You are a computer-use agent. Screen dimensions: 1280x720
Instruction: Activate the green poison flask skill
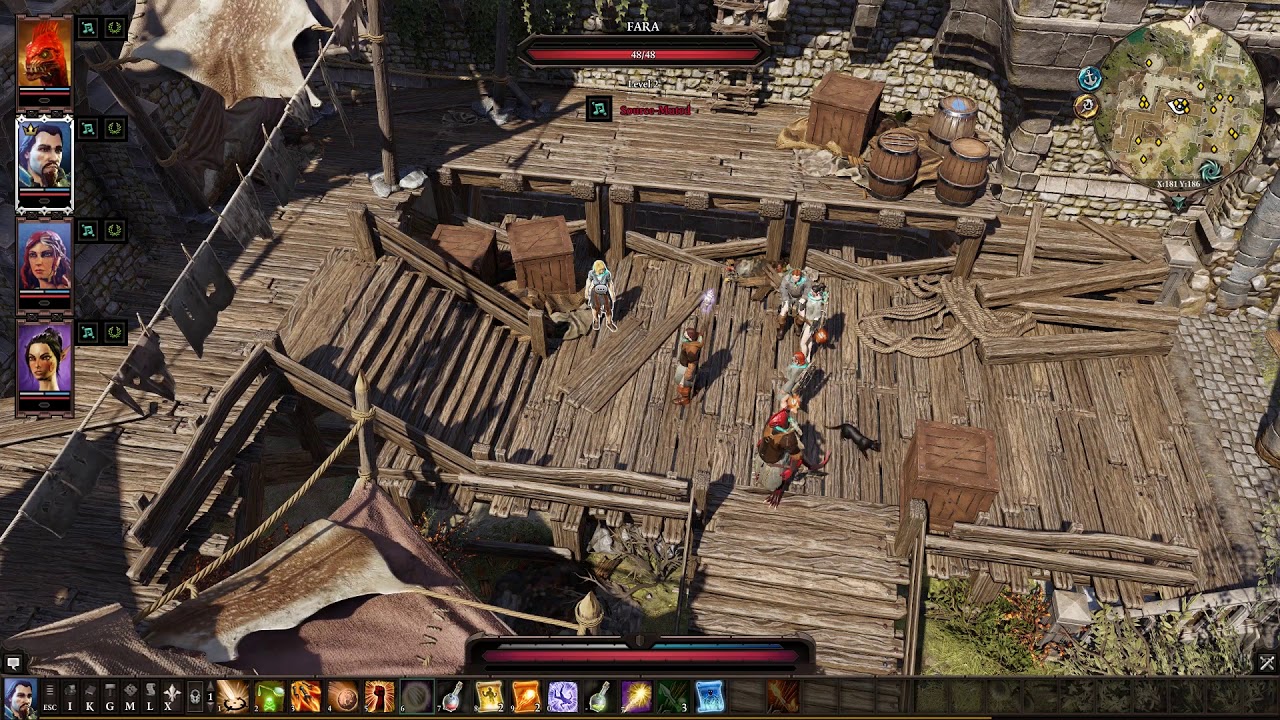270,696
